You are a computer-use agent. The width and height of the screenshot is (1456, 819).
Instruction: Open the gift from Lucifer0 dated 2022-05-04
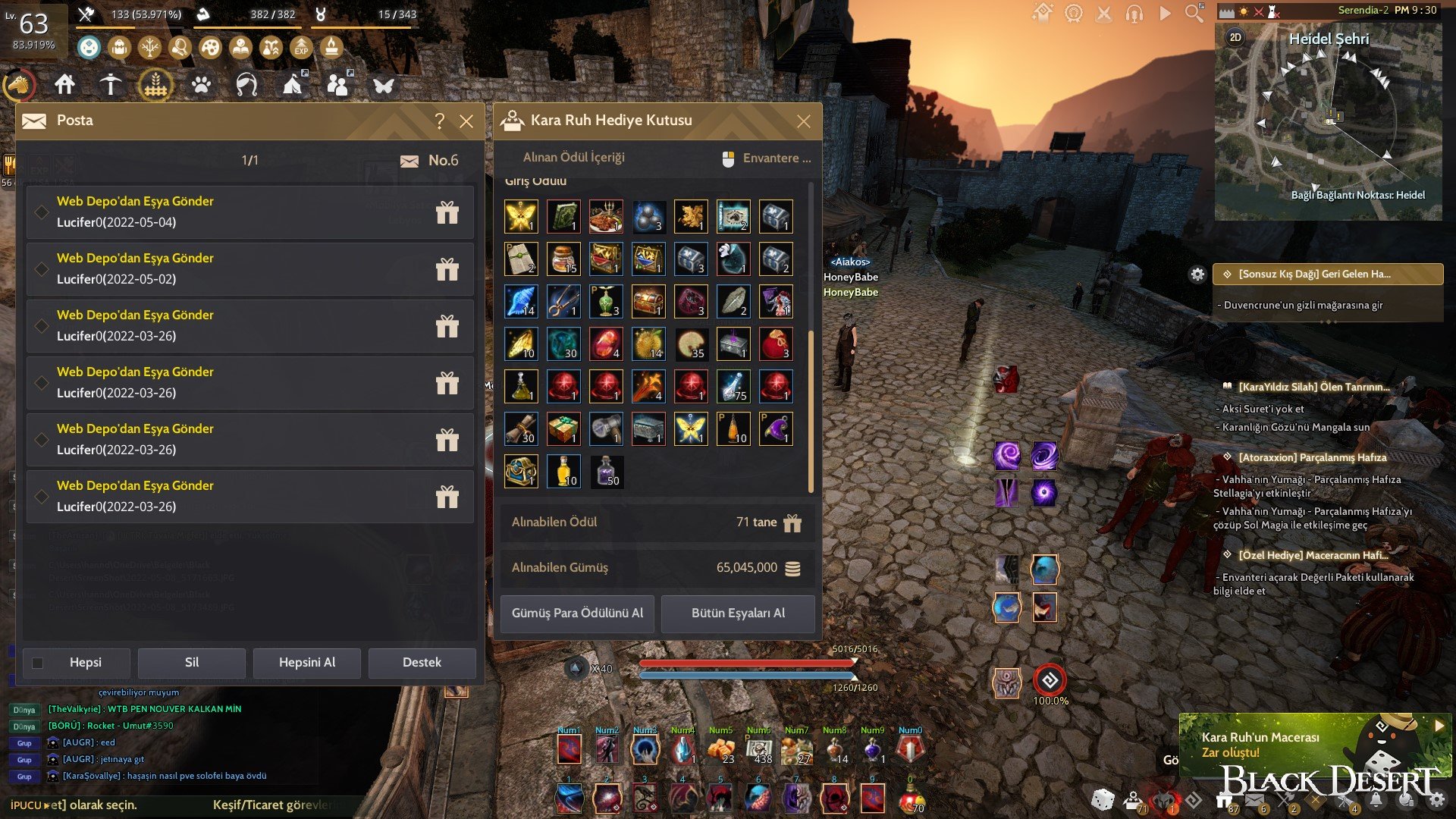click(447, 213)
